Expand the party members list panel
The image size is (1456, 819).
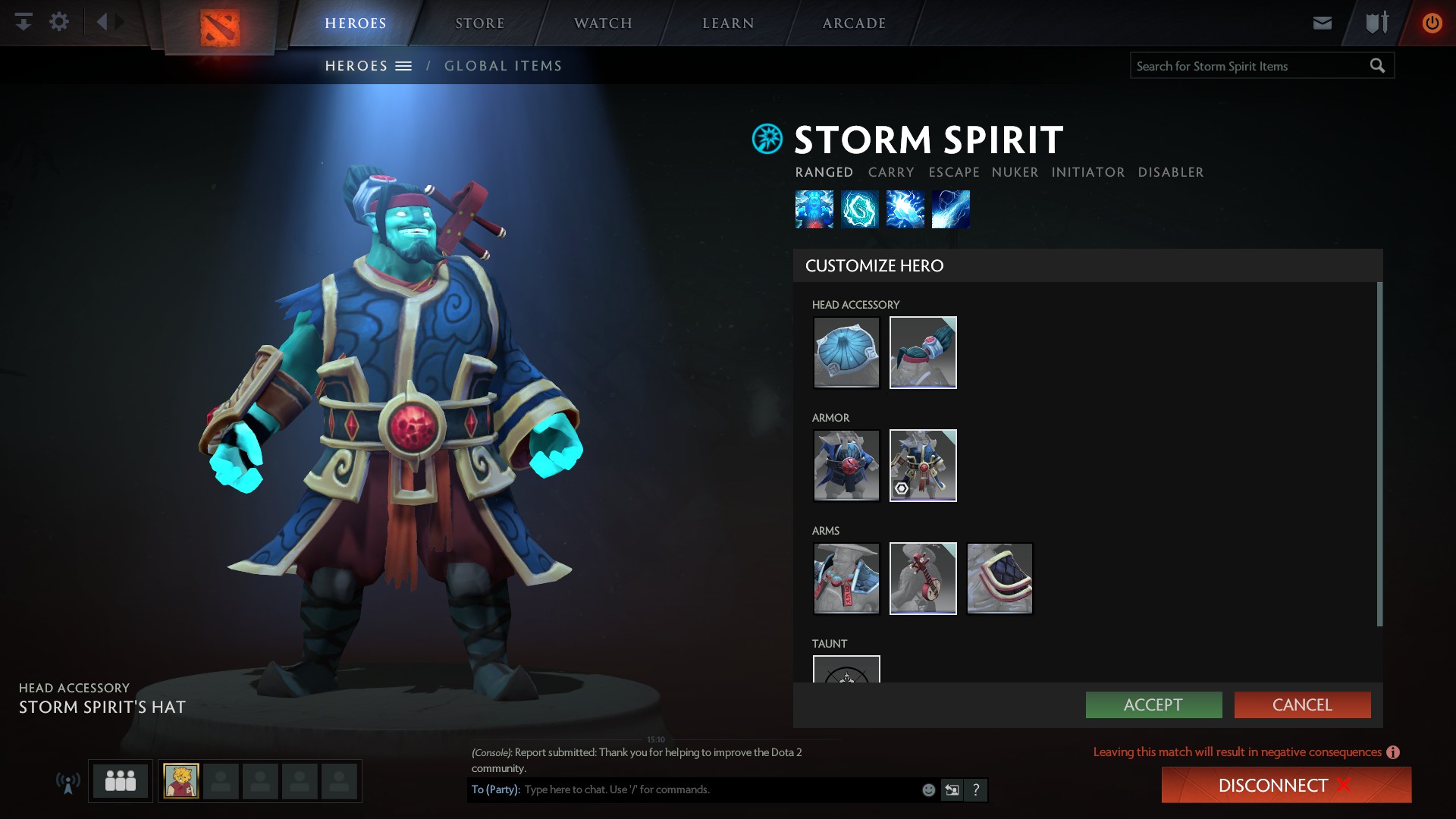tap(119, 780)
